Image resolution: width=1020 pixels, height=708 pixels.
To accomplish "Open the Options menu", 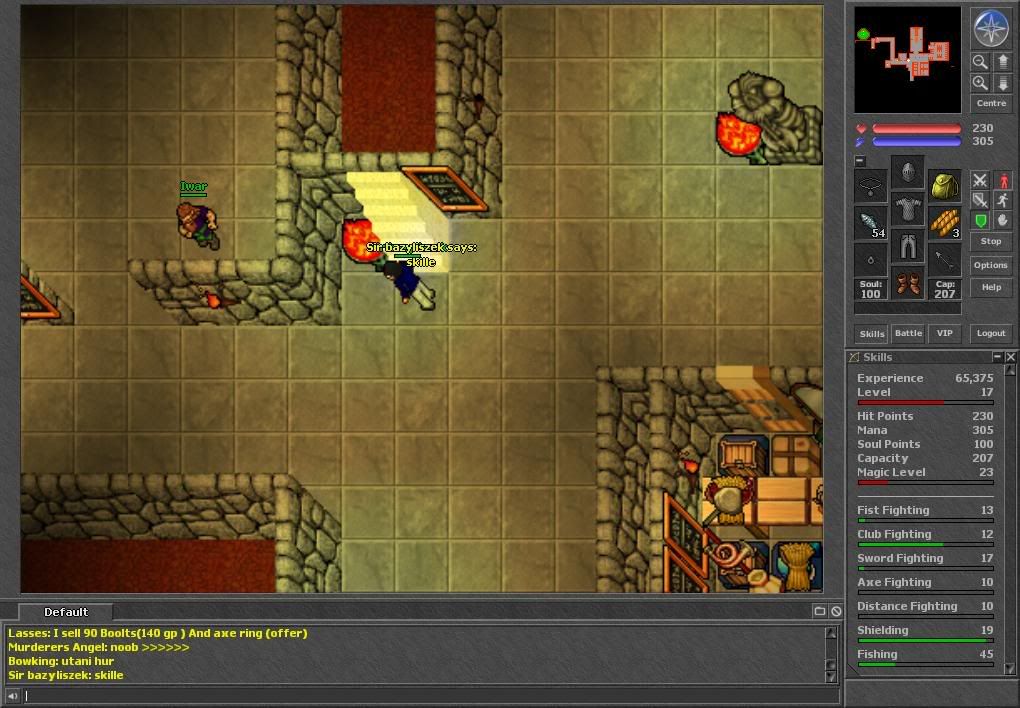I will coord(990,265).
